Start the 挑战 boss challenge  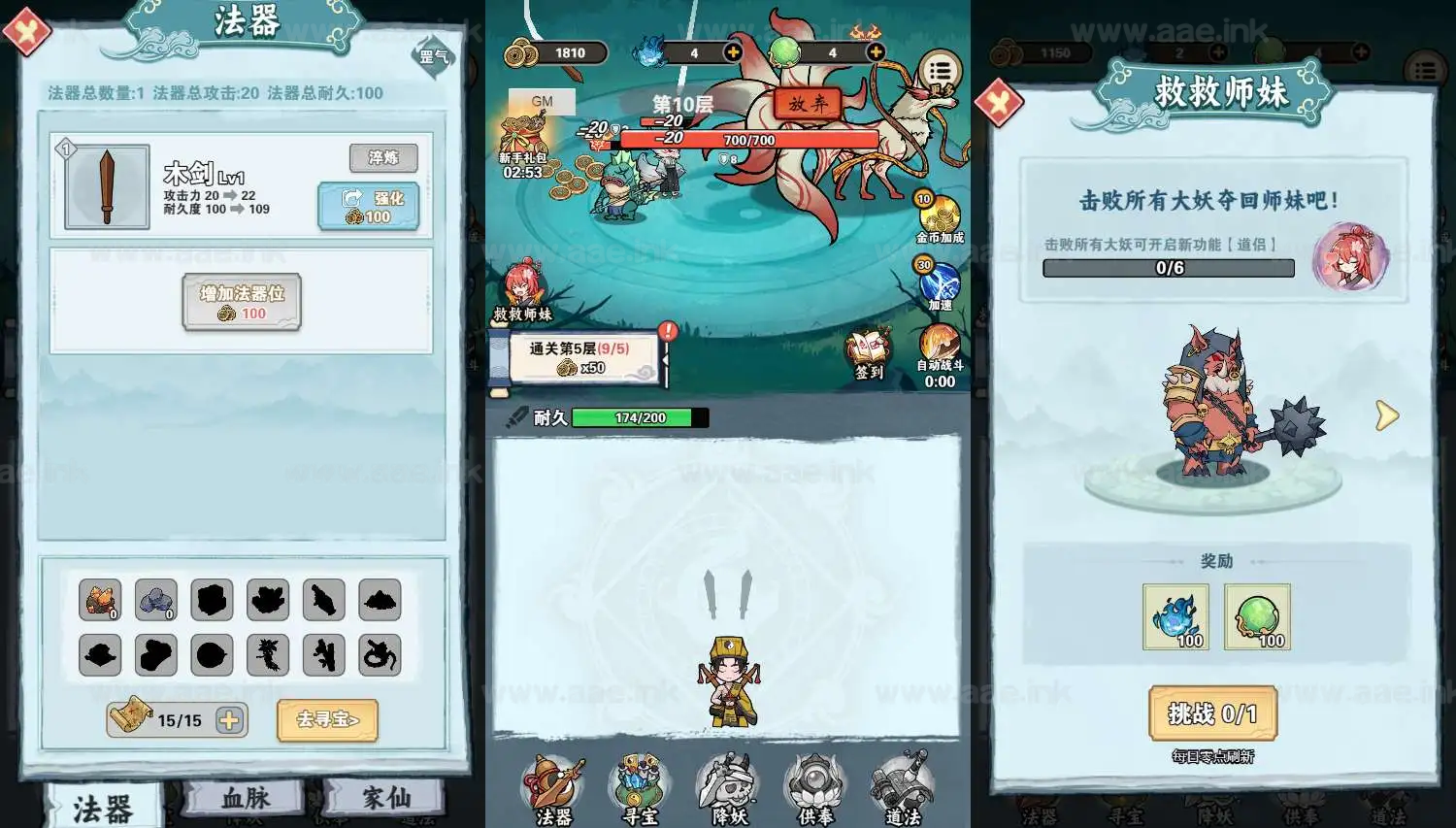[1212, 714]
